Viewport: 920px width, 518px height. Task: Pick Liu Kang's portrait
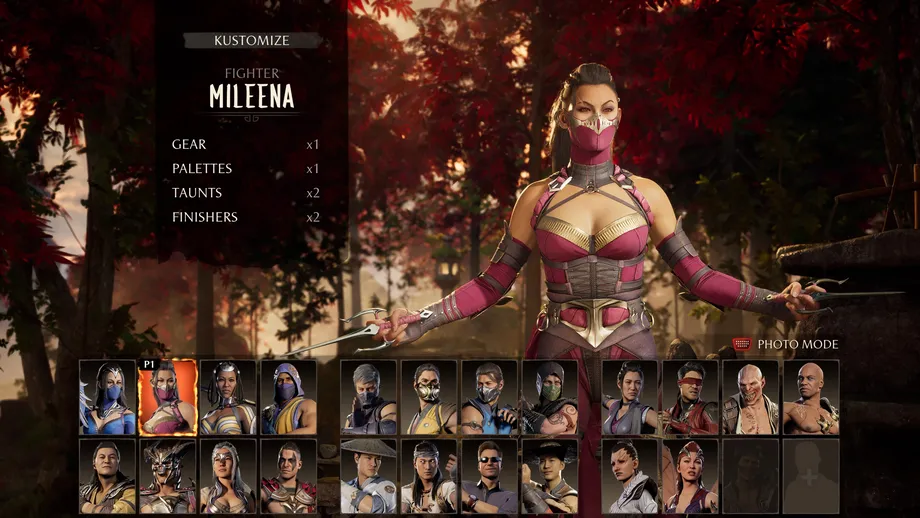coord(429,476)
